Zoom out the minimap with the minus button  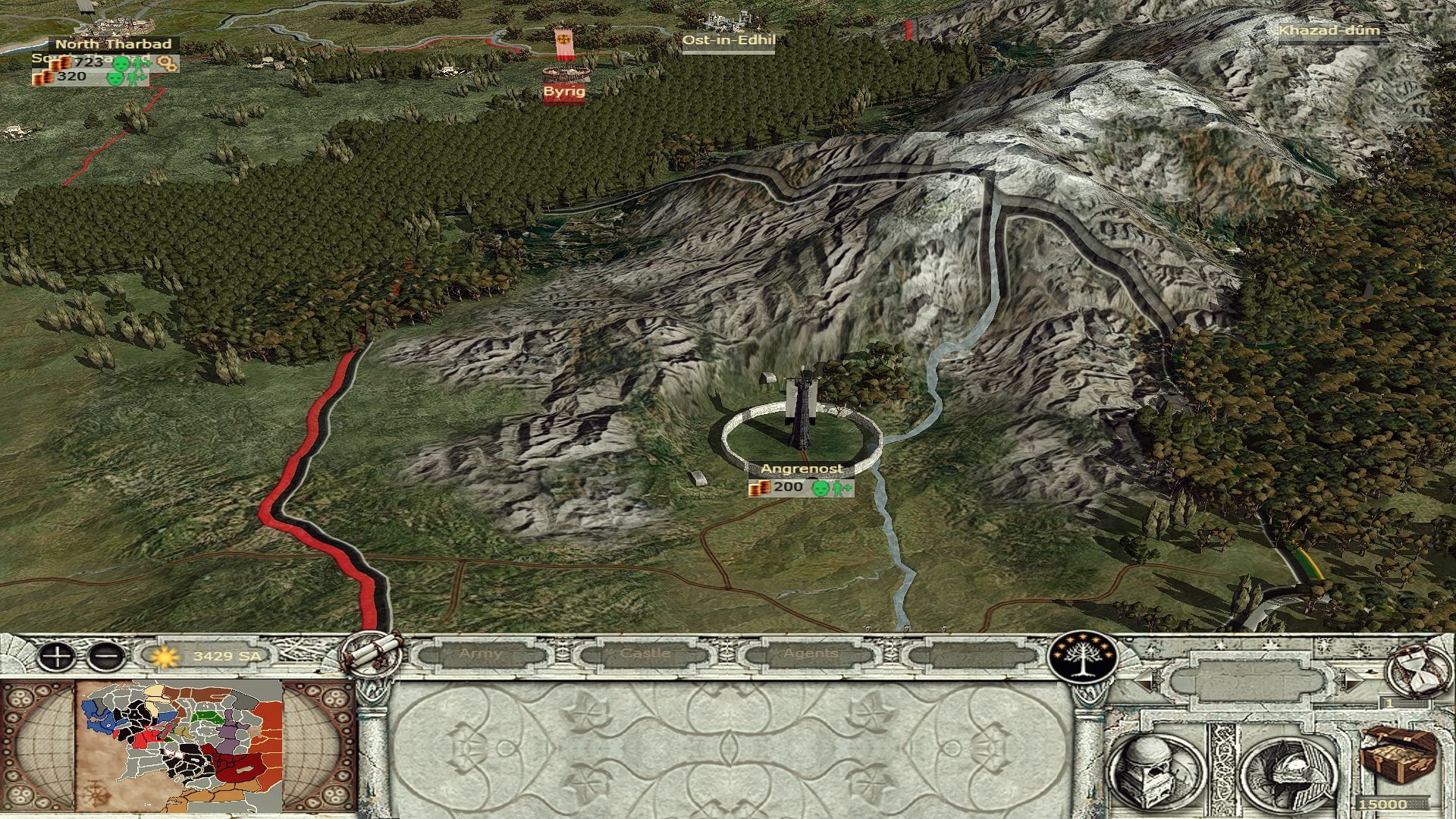coord(106,656)
